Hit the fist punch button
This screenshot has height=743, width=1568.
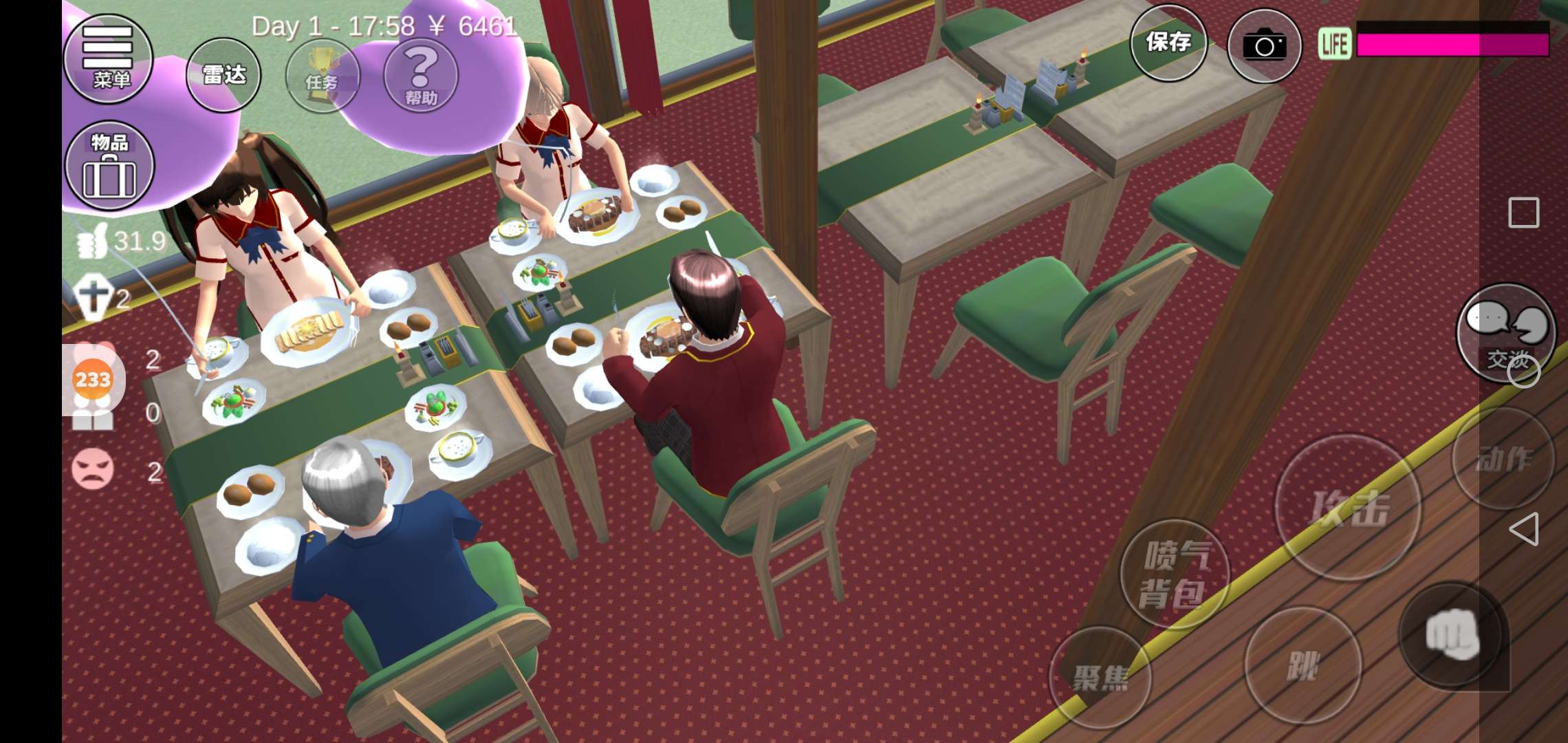[x=1452, y=634]
